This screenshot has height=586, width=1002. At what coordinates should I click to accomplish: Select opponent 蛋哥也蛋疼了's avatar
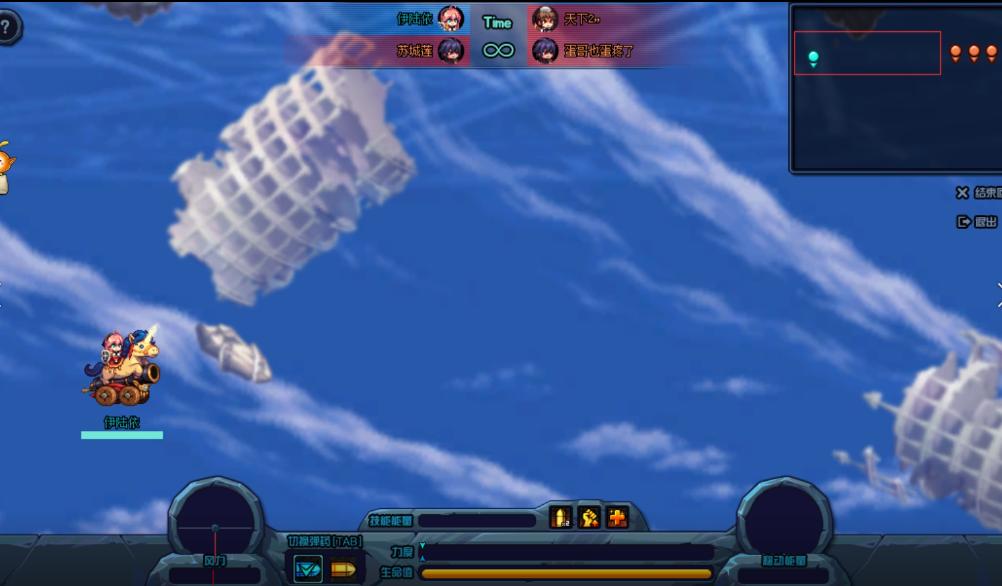point(545,50)
